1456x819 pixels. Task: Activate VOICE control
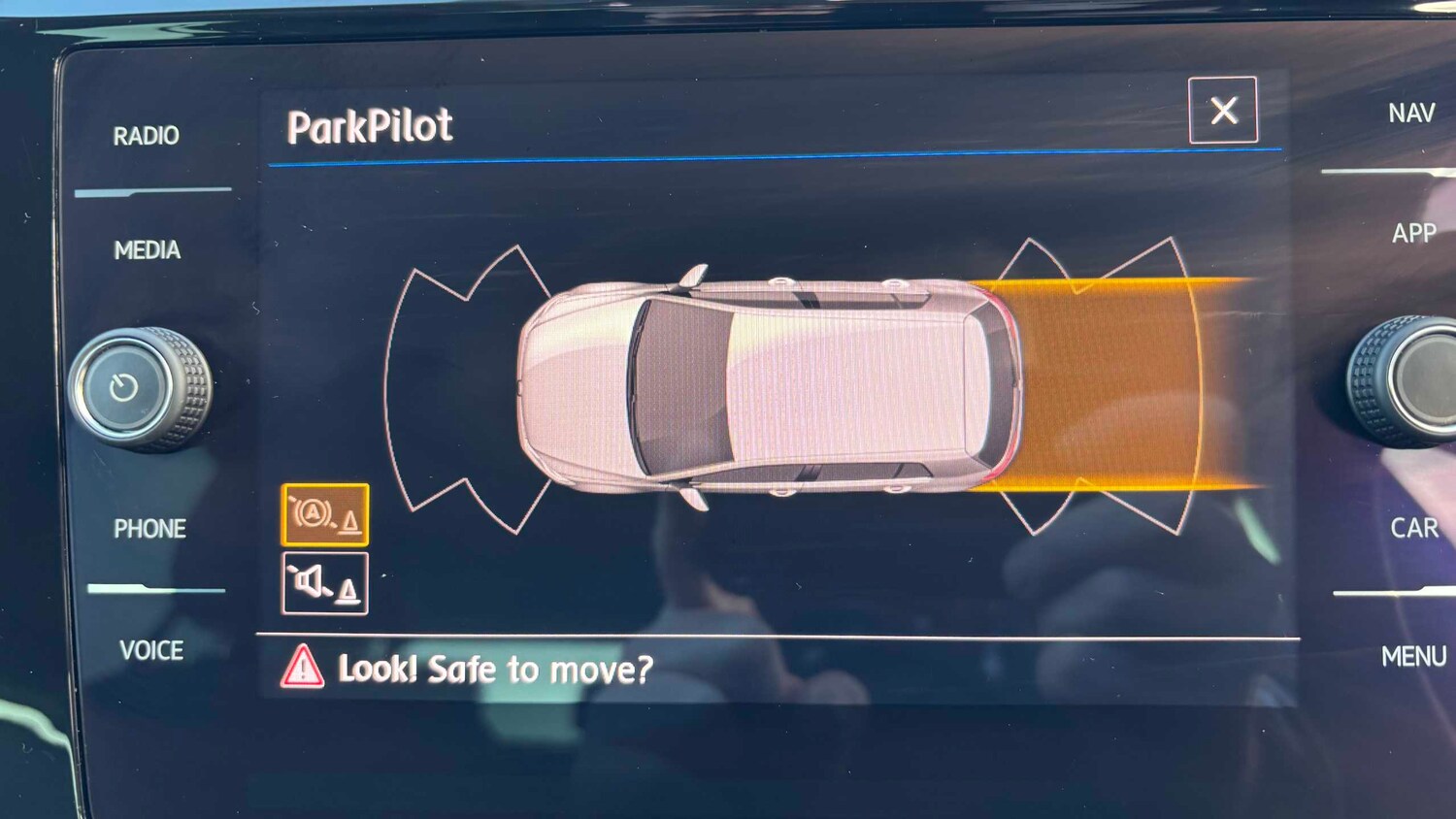click(151, 650)
